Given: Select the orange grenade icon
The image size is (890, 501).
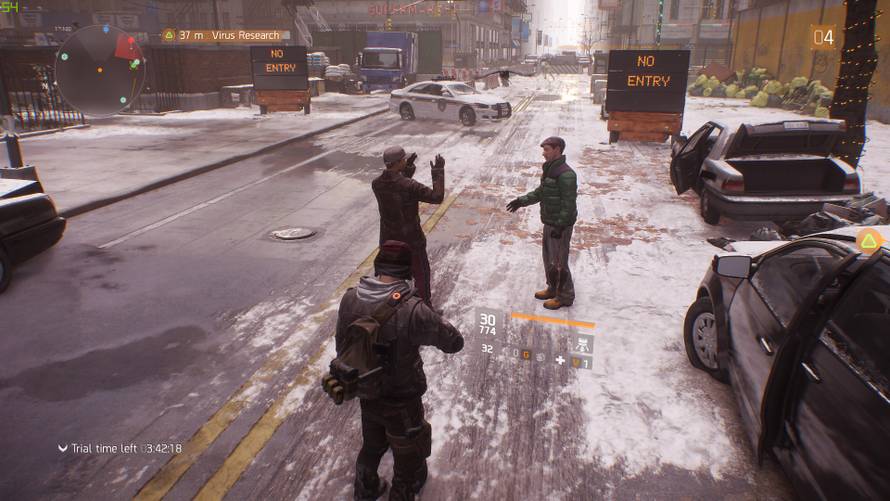Looking at the screenshot, I should pyautogui.click(x=525, y=353).
